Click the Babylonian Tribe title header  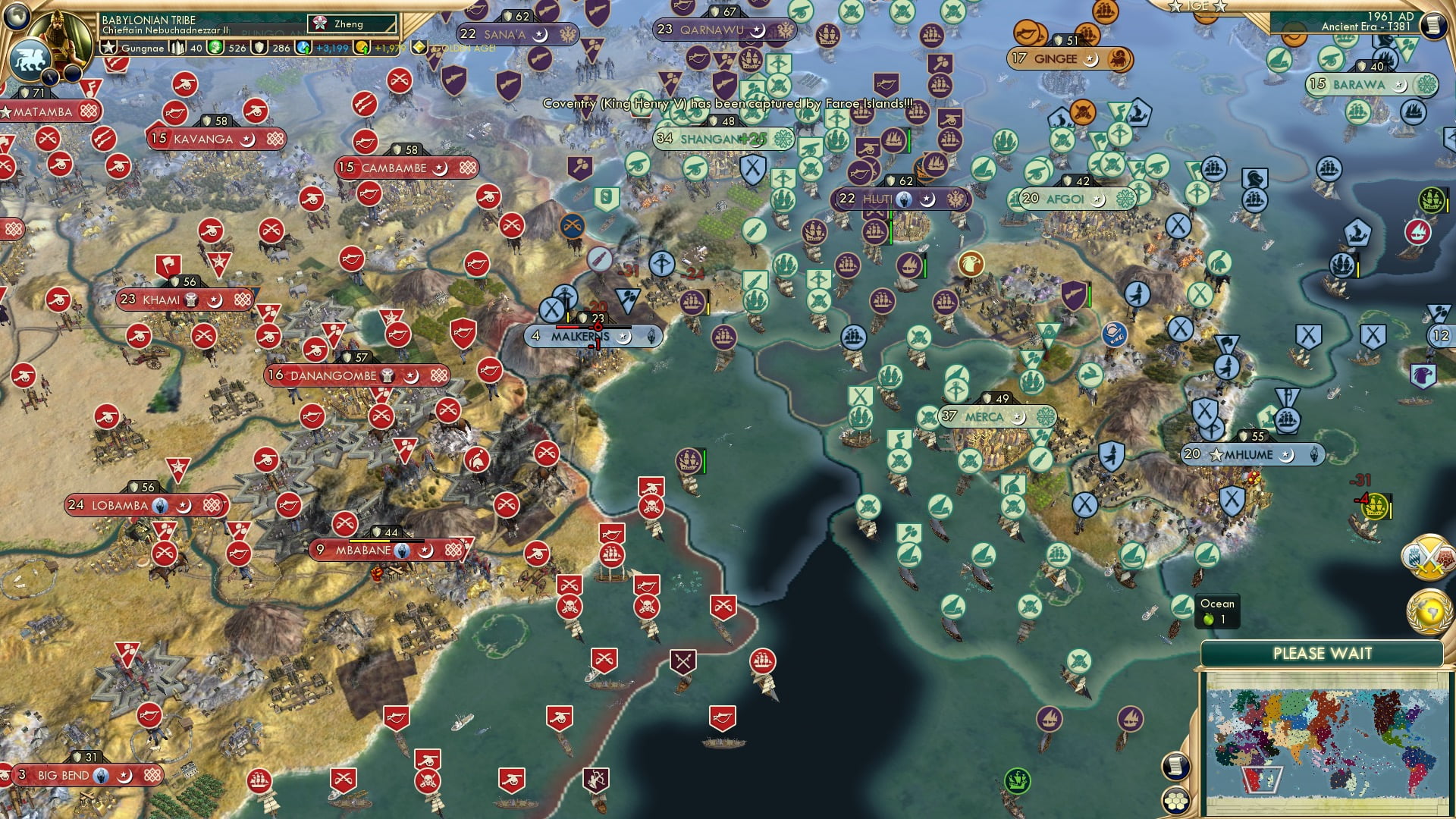[149, 19]
